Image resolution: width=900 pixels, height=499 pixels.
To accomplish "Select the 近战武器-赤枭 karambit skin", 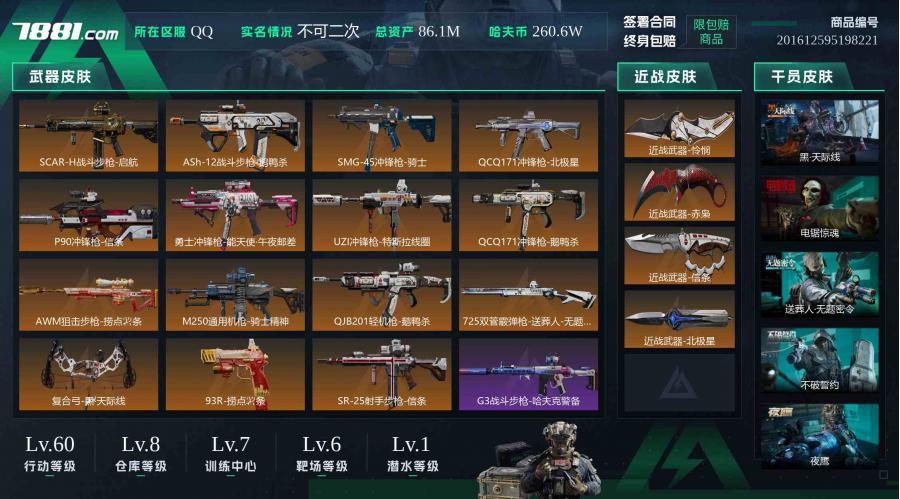I will [x=680, y=192].
